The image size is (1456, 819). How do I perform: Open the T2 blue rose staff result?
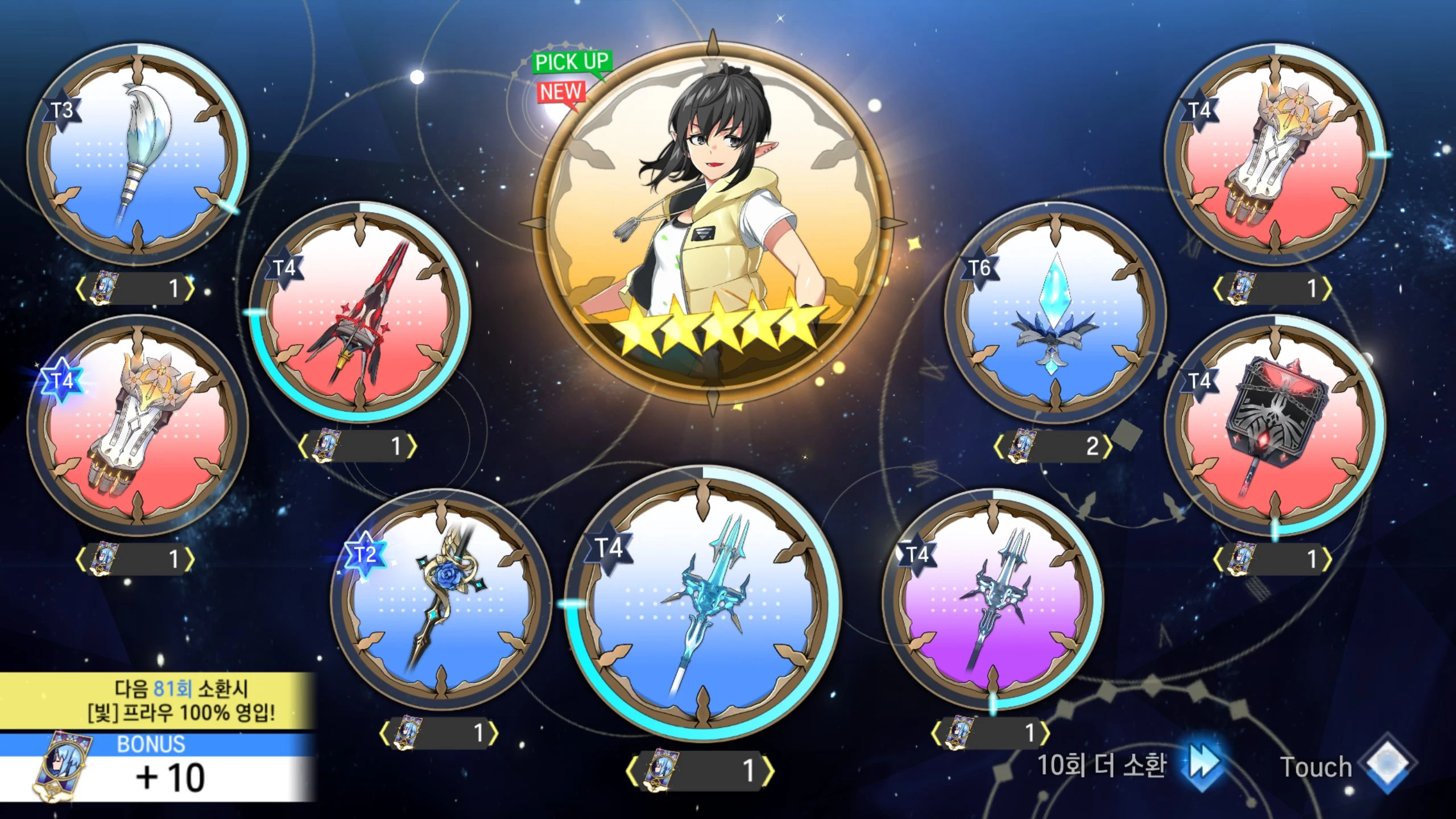[x=441, y=600]
